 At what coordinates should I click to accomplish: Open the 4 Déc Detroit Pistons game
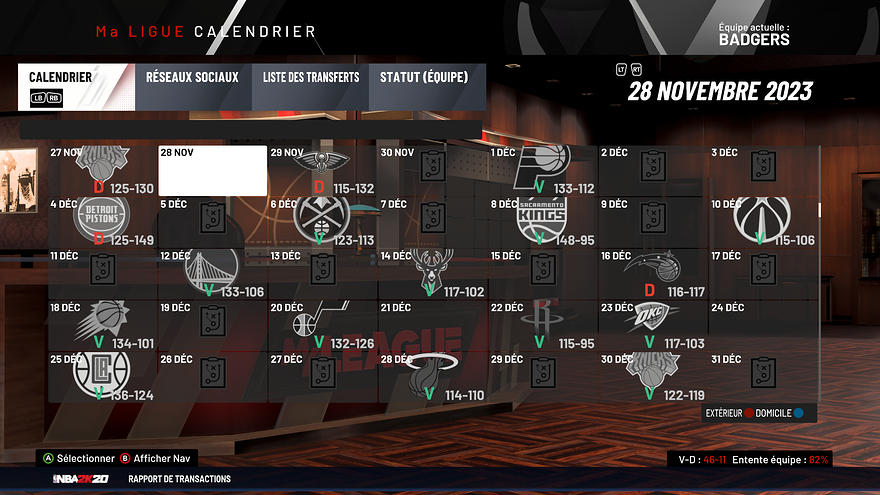pos(103,222)
